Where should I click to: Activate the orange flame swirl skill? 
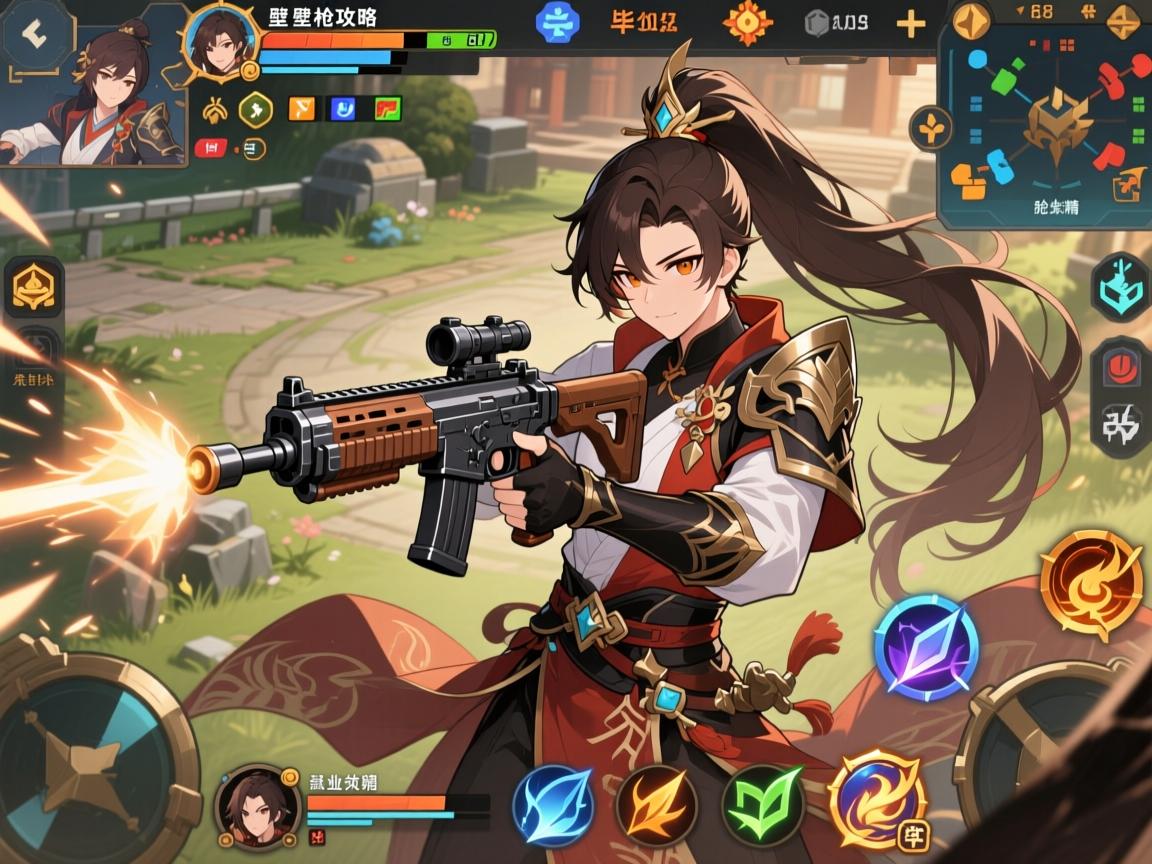1091,584
